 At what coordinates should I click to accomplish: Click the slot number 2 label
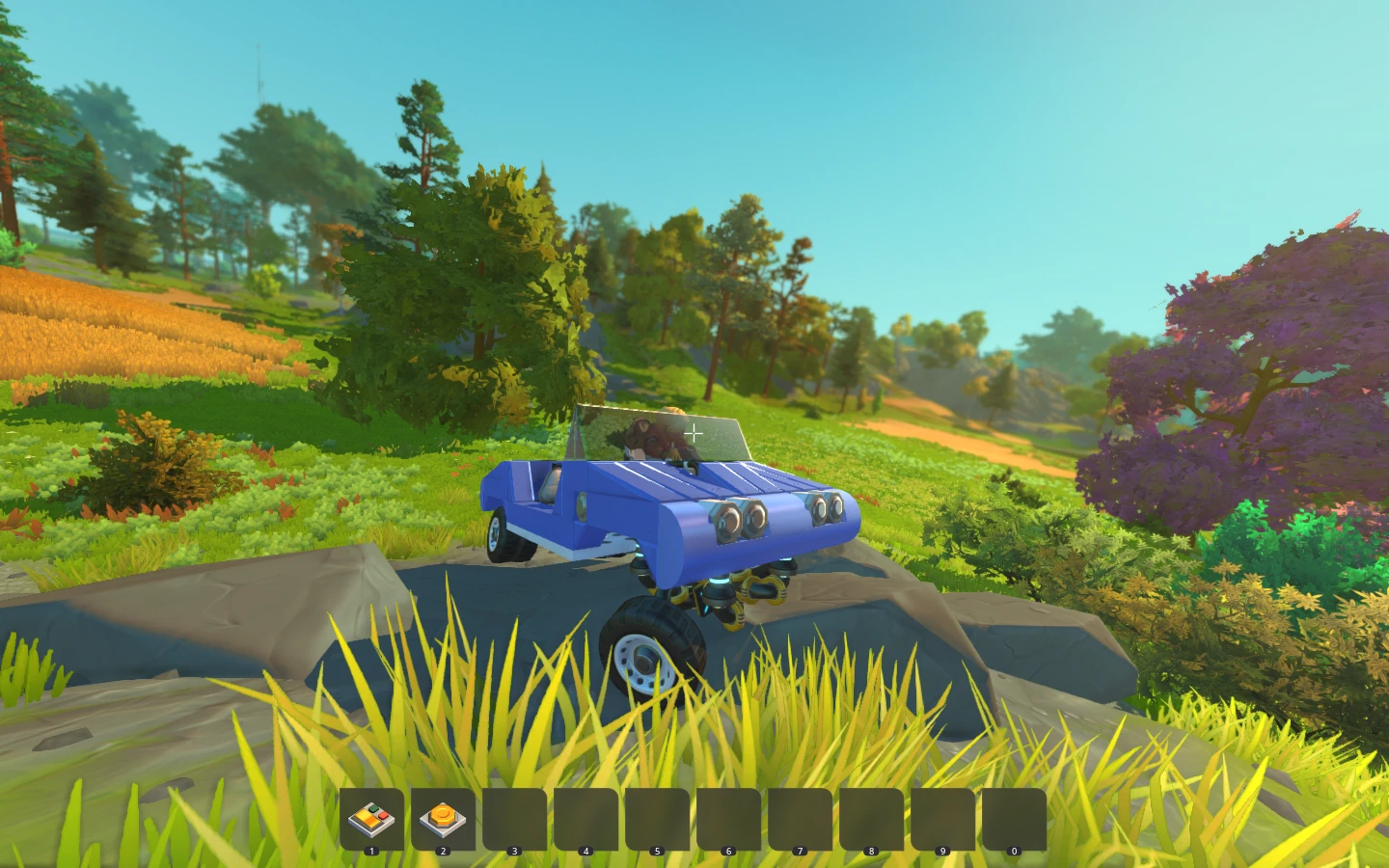point(444,852)
